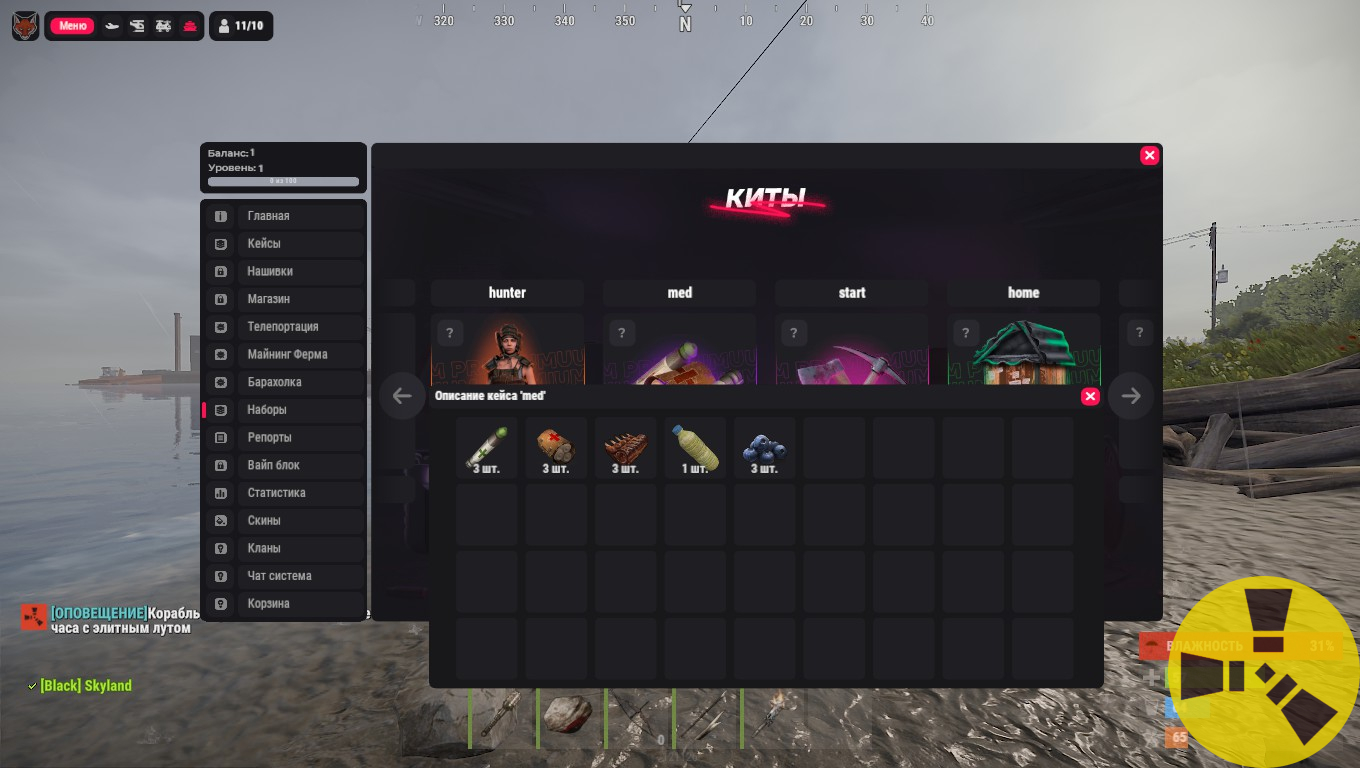Click the pink Меню button

(x=72, y=26)
